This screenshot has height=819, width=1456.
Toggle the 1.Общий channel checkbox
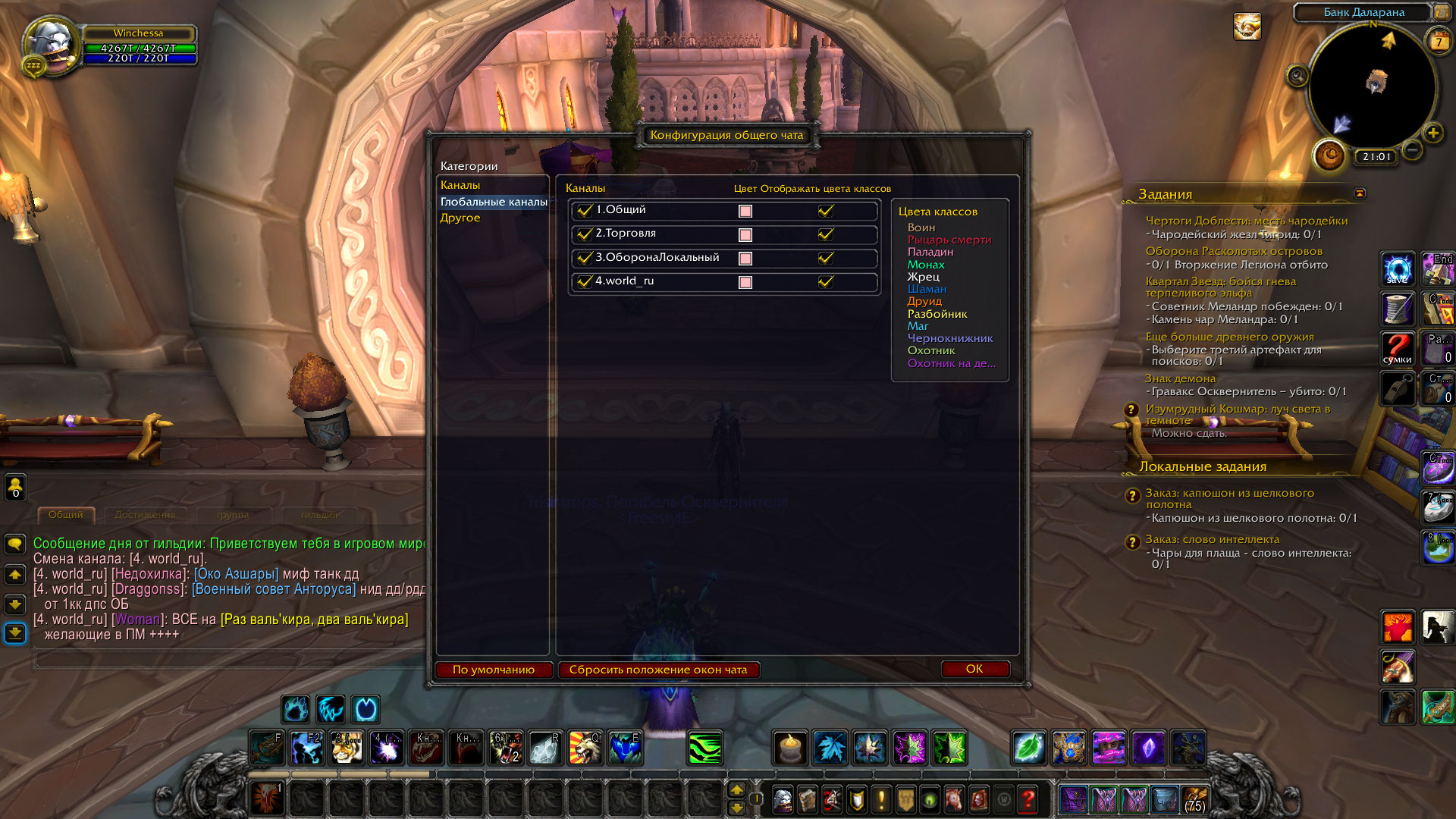click(x=584, y=211)
